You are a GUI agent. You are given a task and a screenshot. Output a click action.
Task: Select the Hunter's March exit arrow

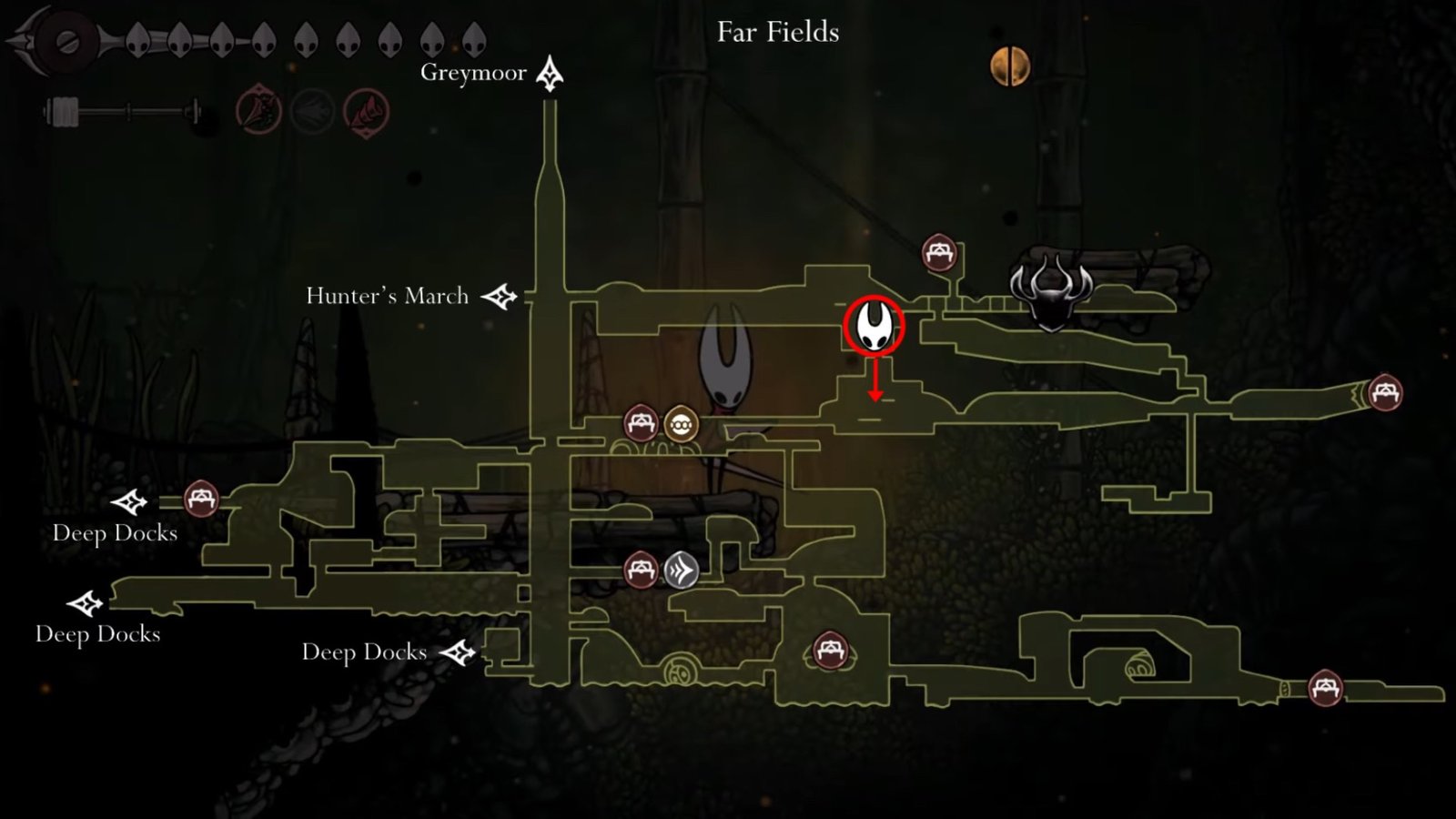499,297
